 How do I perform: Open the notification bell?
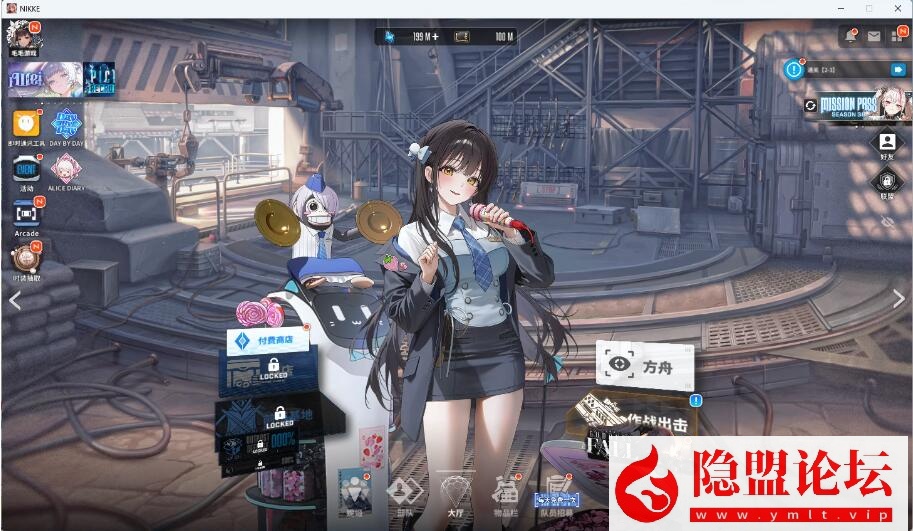tap(851, 36)
